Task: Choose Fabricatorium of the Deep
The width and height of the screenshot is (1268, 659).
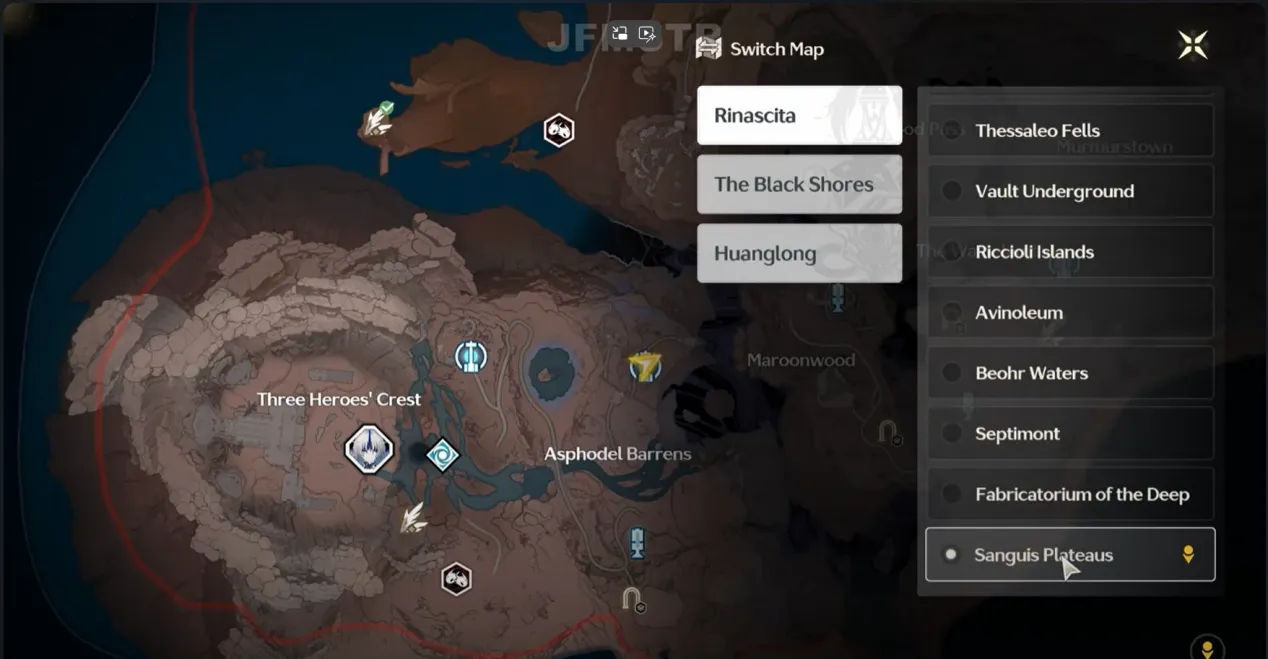Action: pos(1070,494)
